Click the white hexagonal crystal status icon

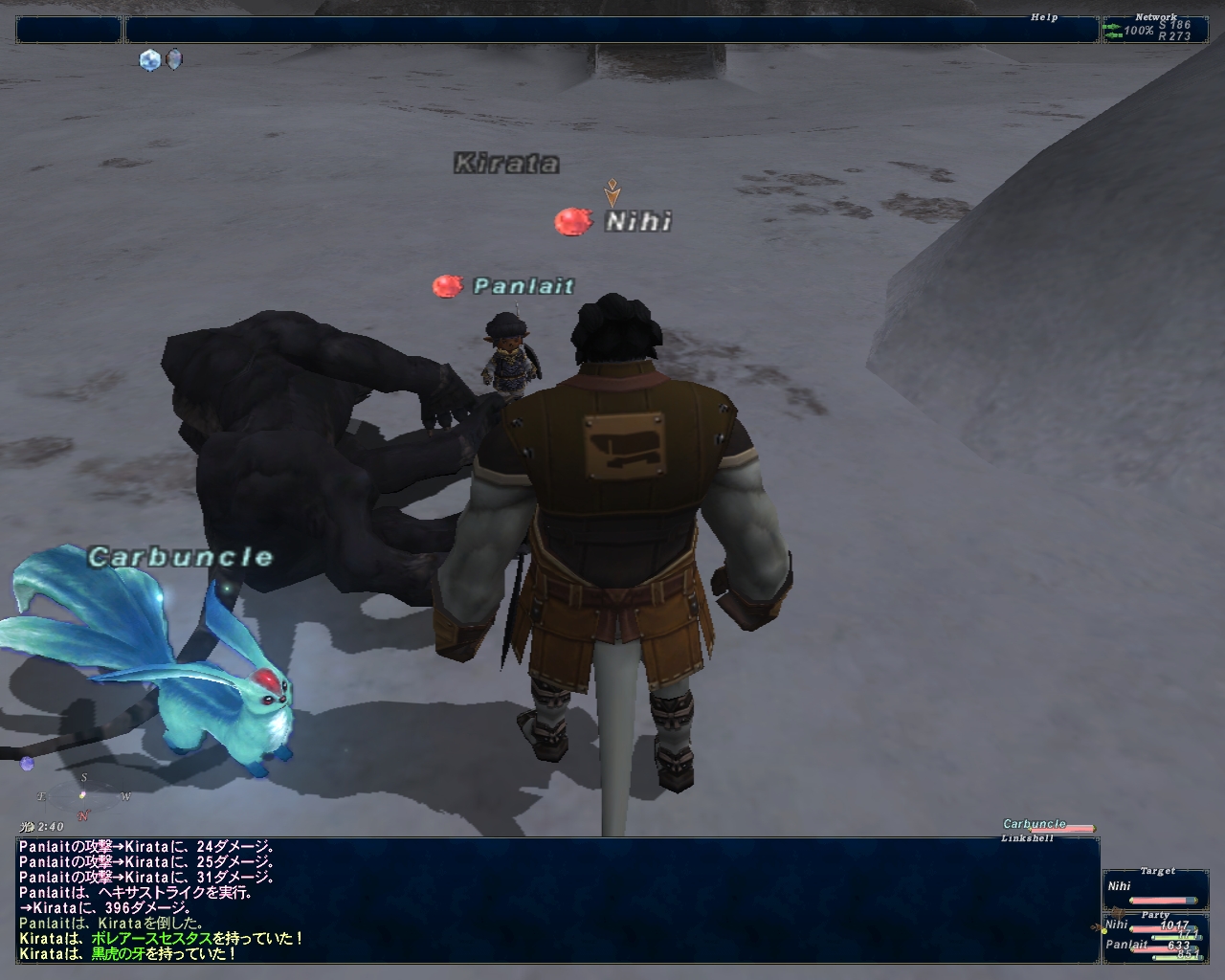(150, 59)
